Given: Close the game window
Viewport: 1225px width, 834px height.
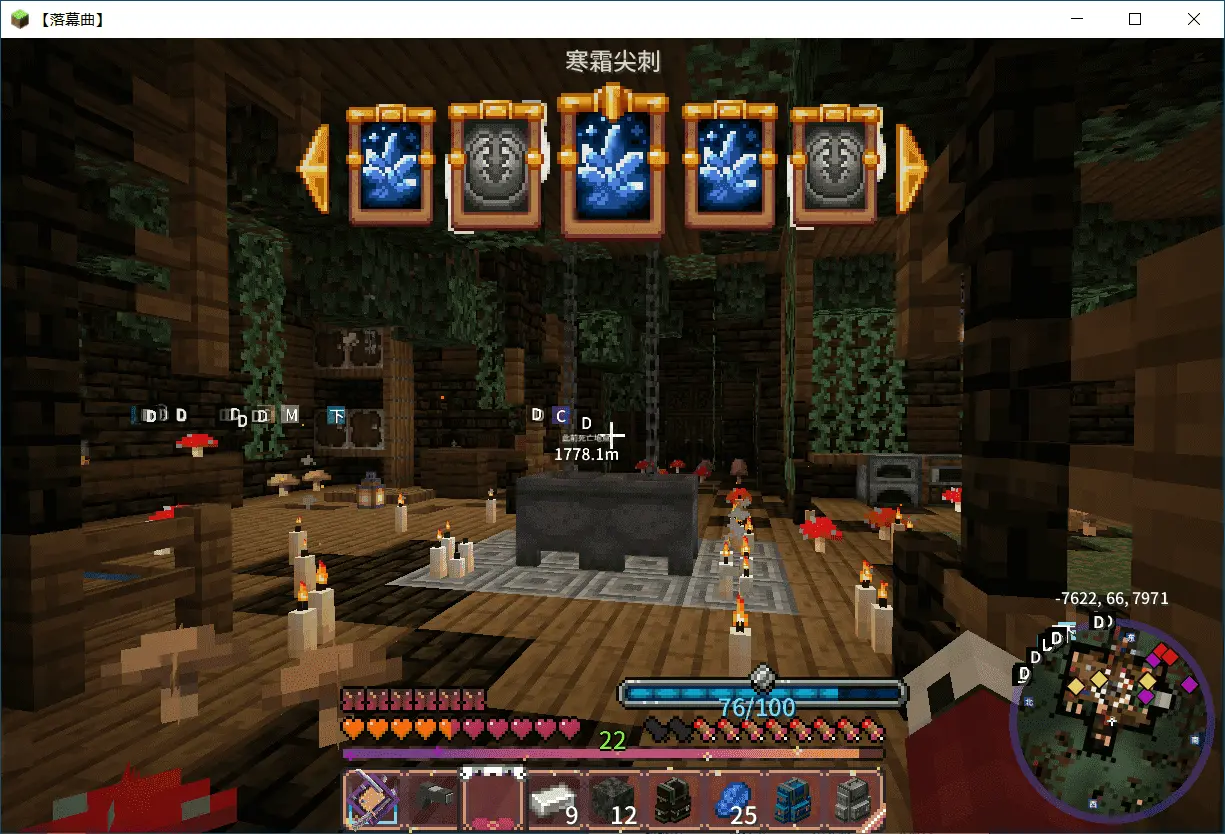Looking at the screenshot, I should [x=1193, y=19].
